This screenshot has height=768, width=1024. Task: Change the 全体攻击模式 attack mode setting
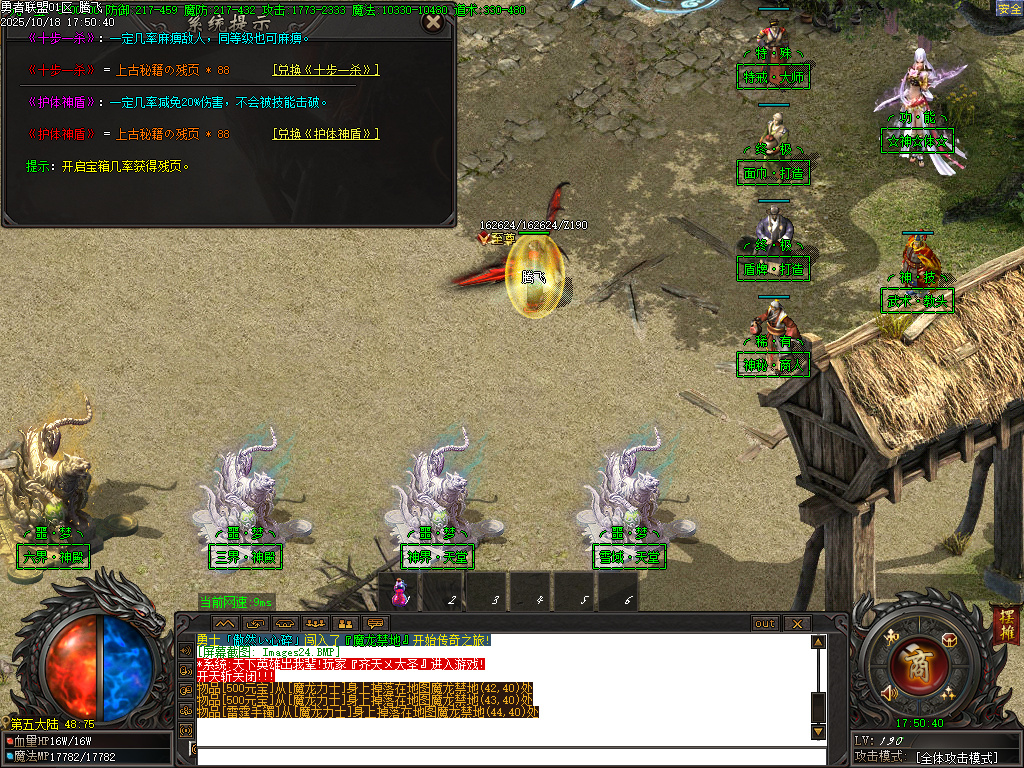click(956, 758)
